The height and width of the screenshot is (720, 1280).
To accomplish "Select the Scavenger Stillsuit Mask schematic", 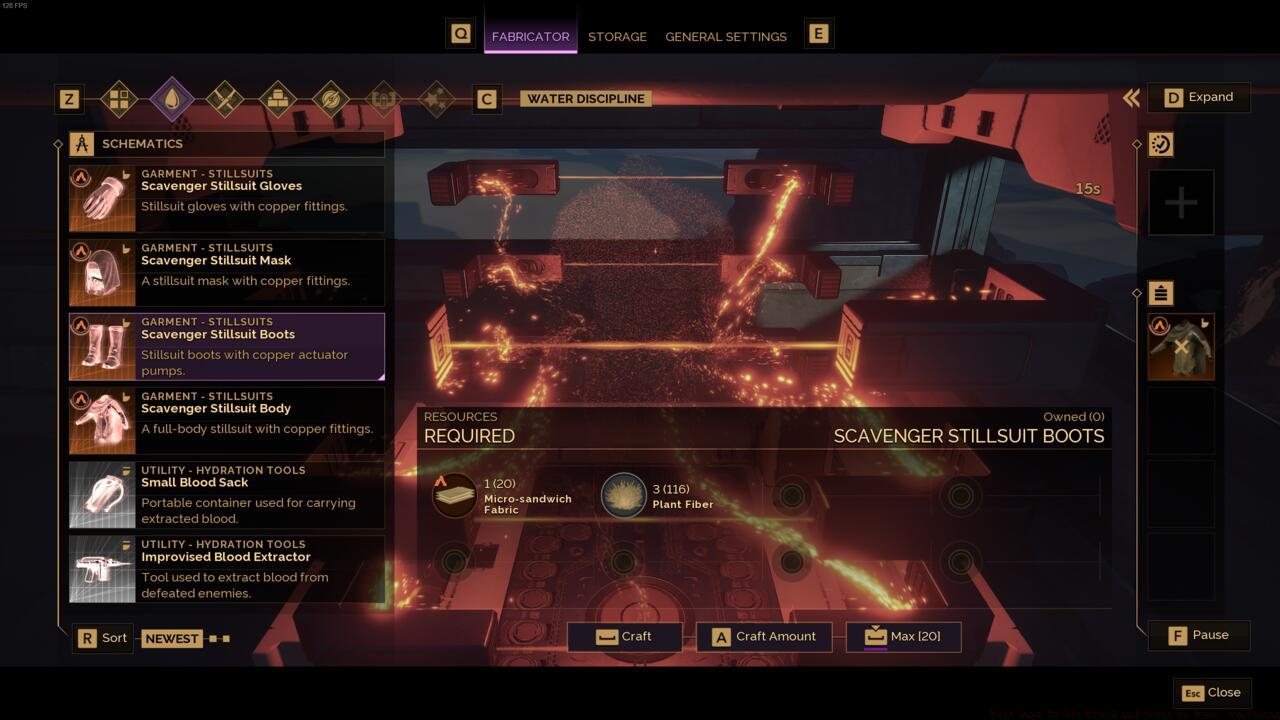I will pyautogui.click(x=225, y=272).
